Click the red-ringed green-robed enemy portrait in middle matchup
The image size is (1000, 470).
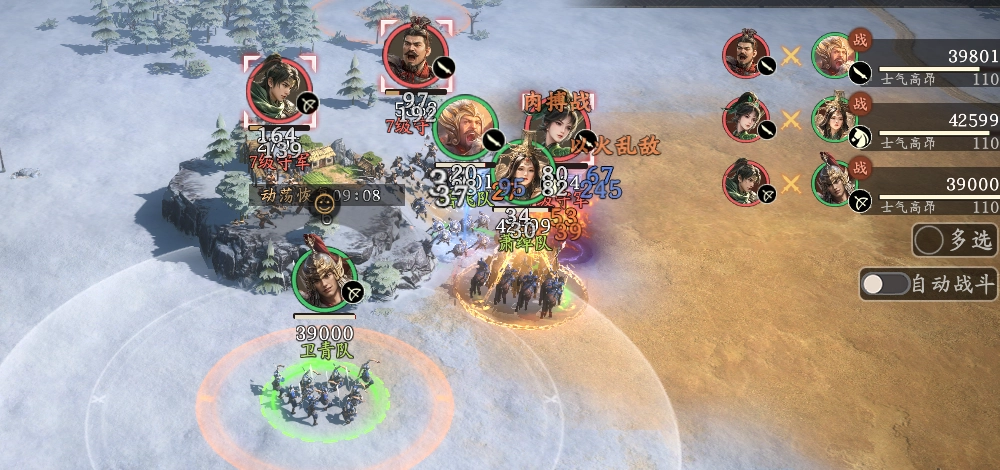(747, 119)
